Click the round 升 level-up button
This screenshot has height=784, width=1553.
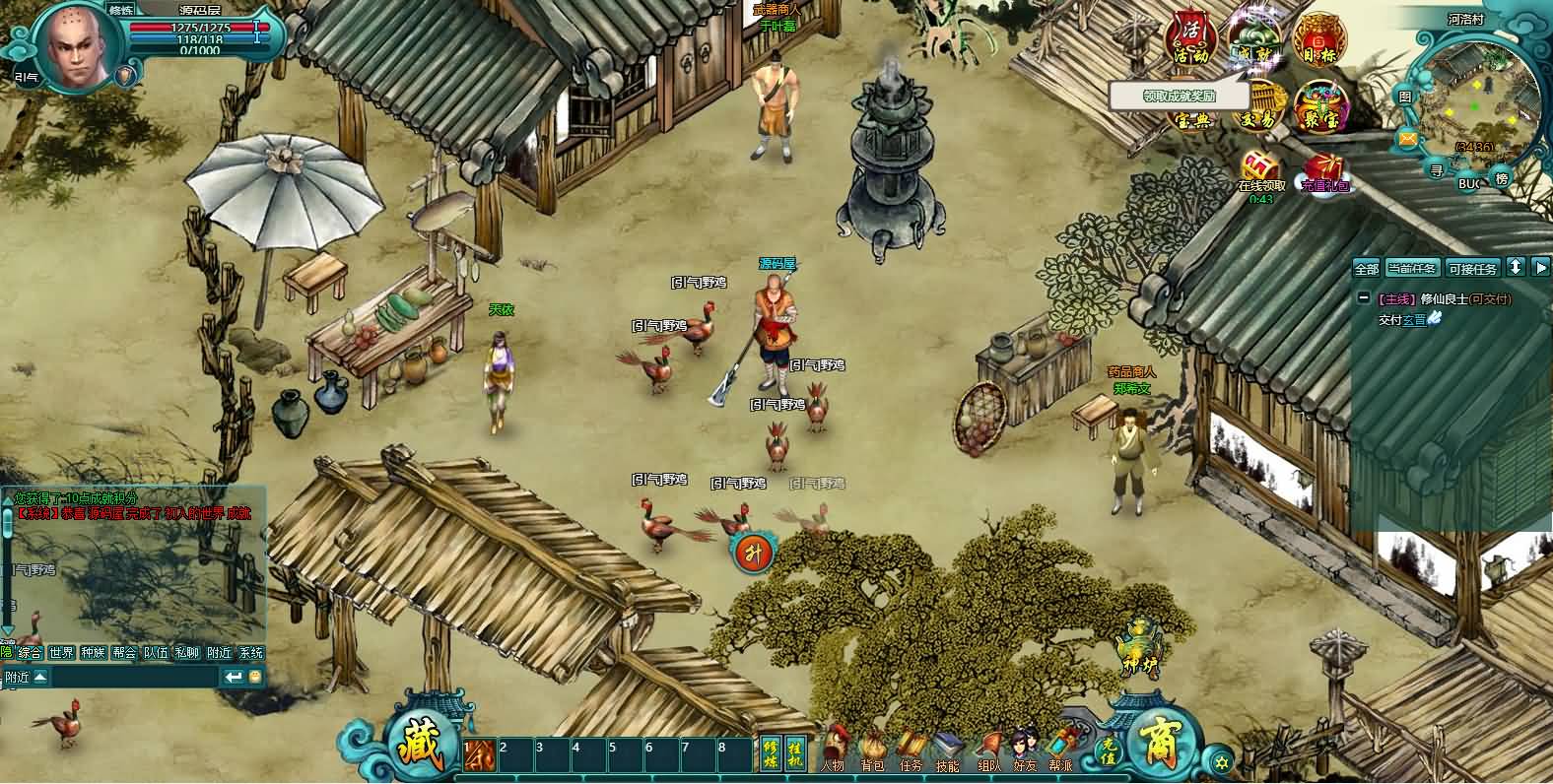click(754, 552)
